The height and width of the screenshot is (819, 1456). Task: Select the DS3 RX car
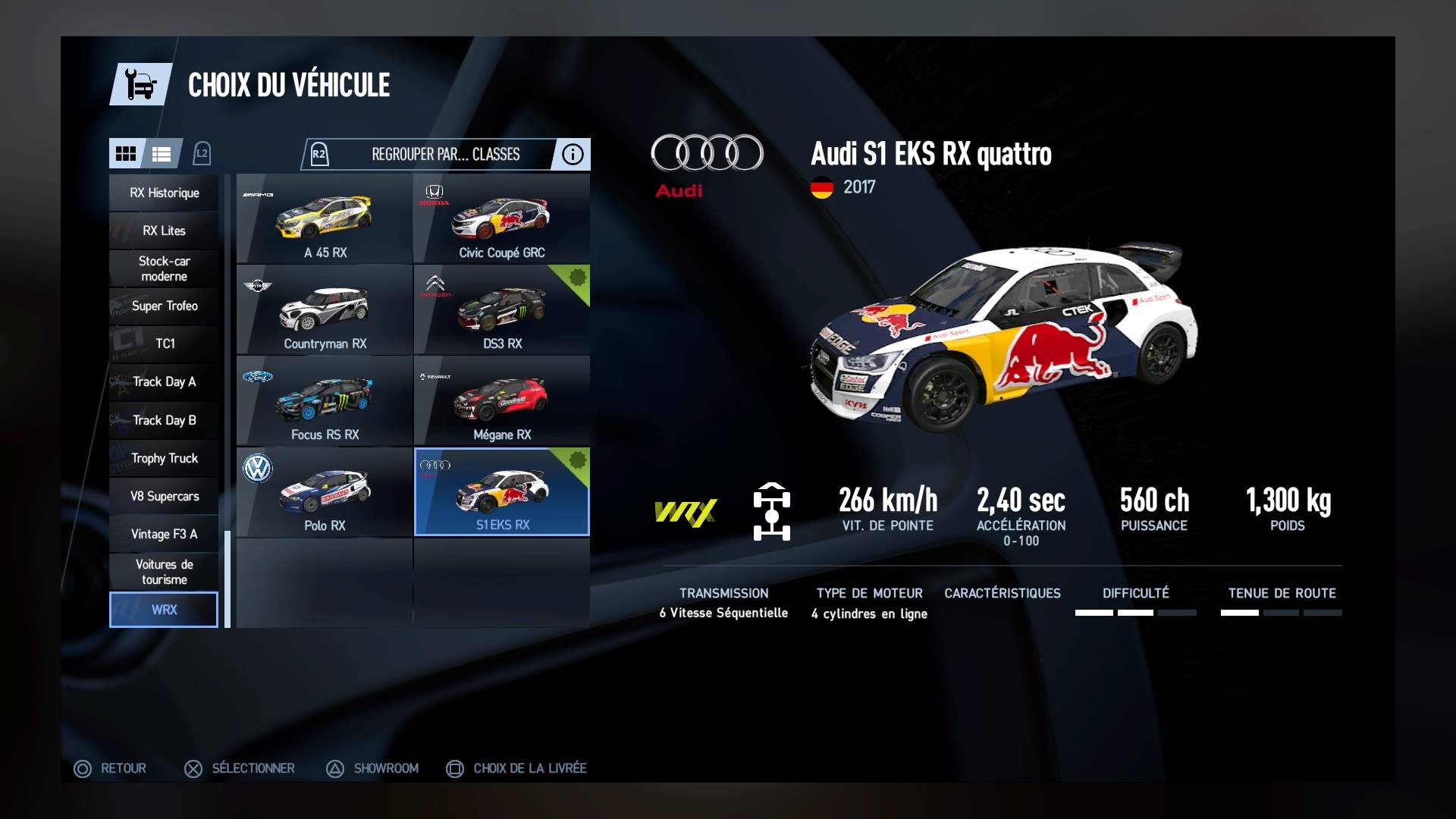[x=501, y=310]
